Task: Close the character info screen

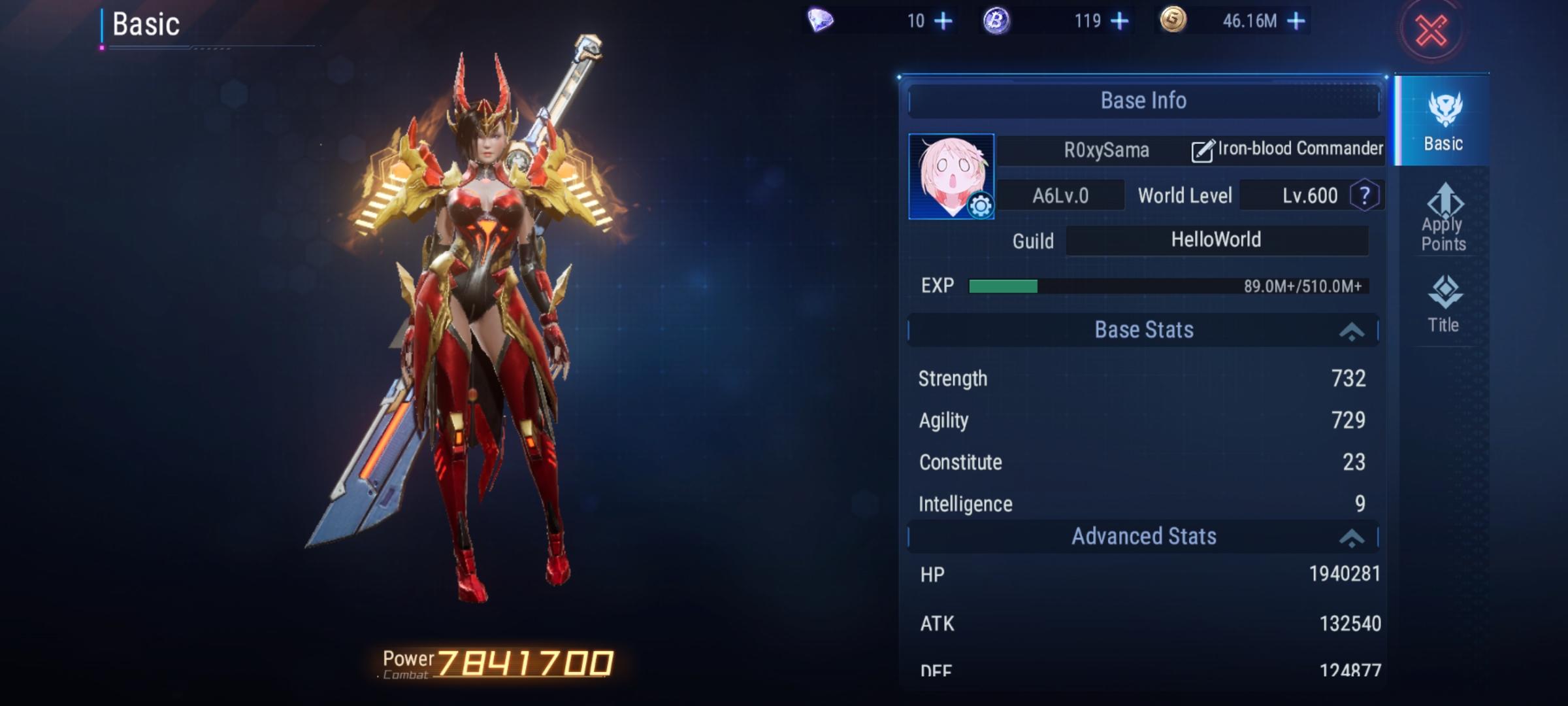Action: (1431, 31)
